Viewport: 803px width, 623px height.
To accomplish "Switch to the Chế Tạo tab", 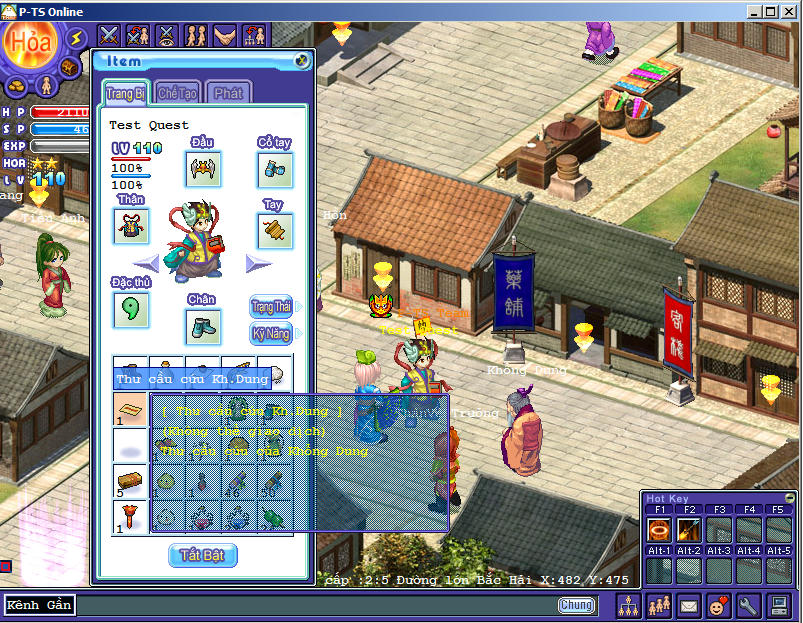I will tap(177, 93).
